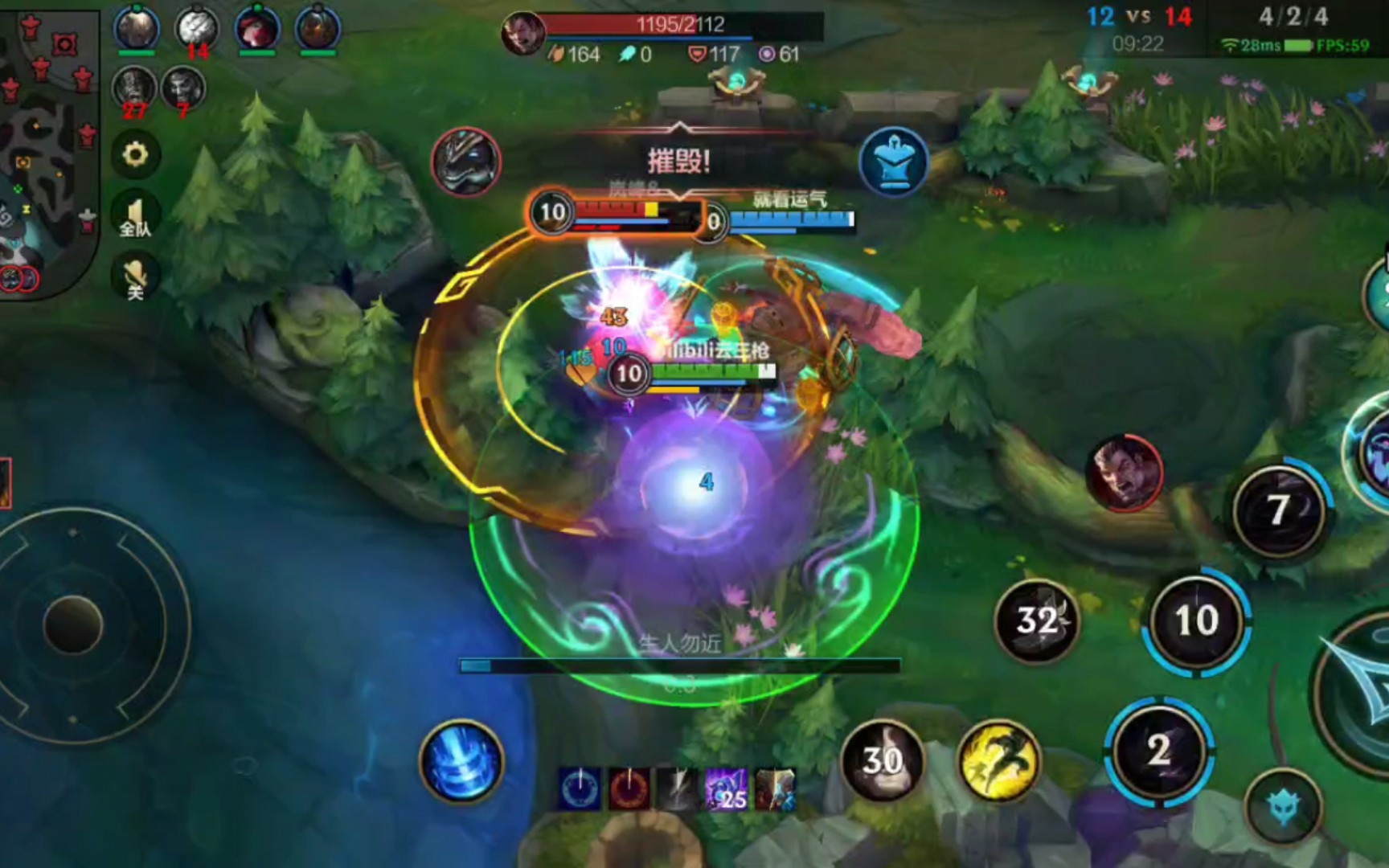Screen dimensions: 1389x868
Task: Tap the ability showing 10 cooldown
Action: (1196, 620)
